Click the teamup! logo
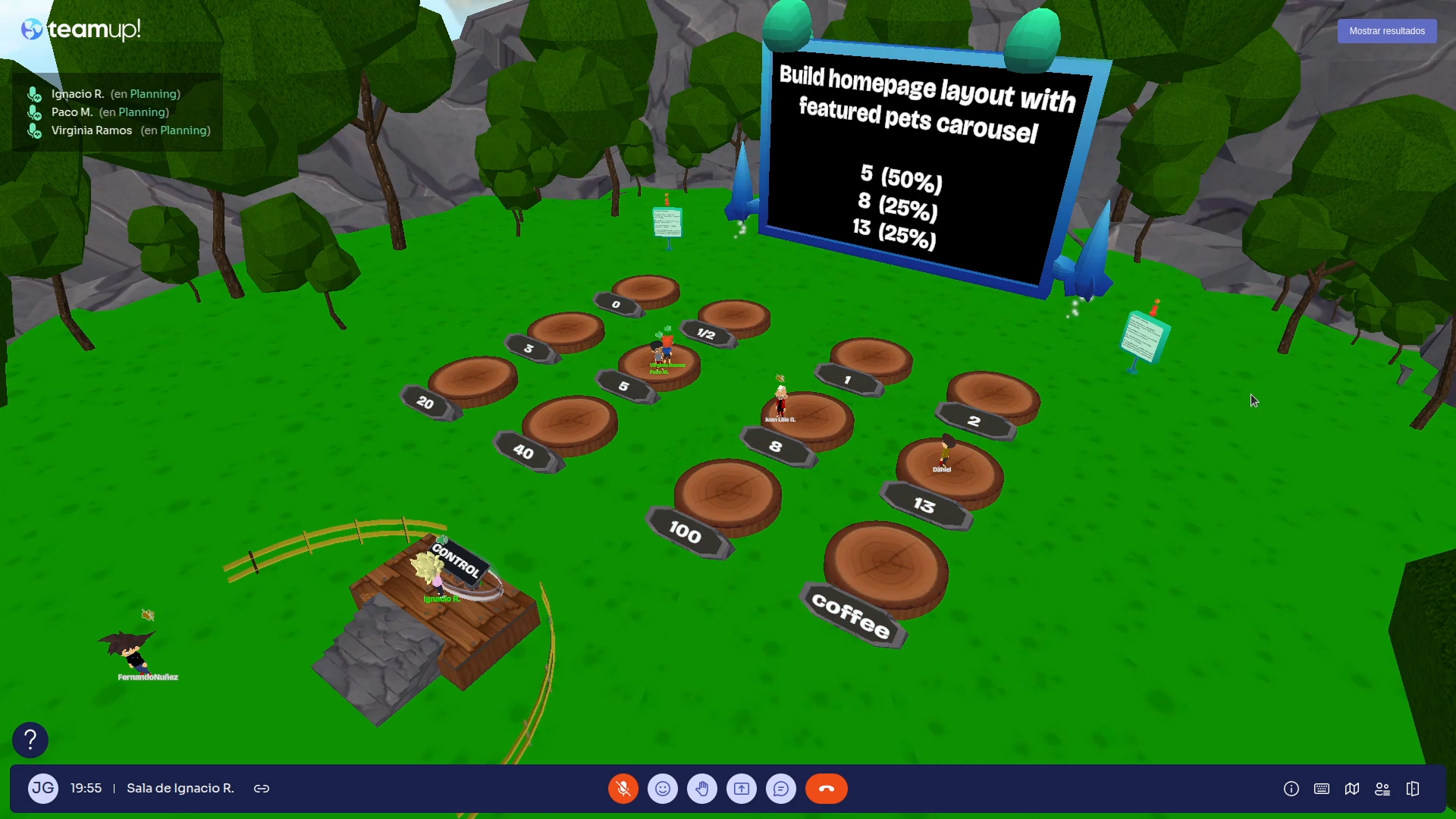 [81, 30]
